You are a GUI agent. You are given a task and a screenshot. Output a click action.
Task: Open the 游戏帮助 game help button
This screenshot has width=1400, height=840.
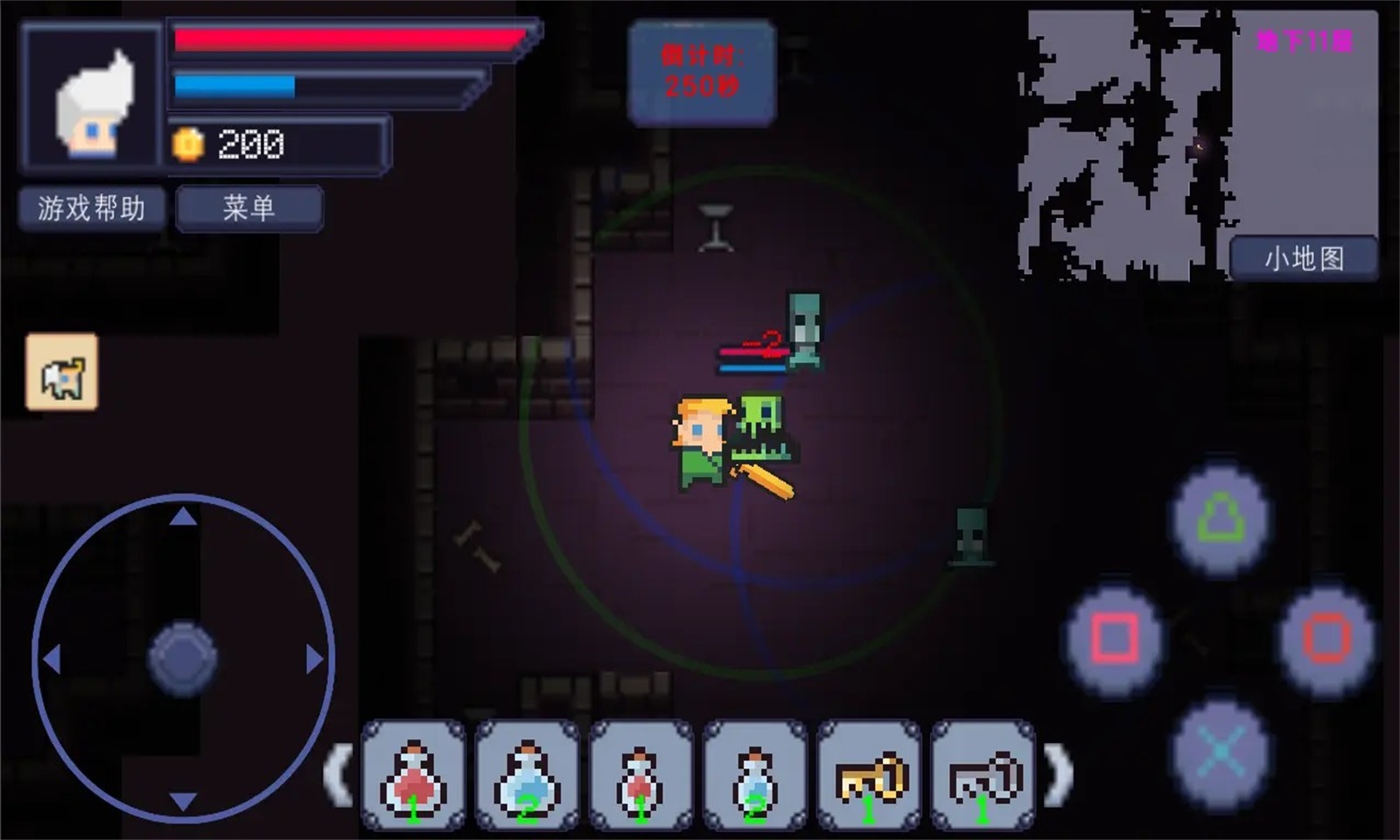click(x=92, y=208)
